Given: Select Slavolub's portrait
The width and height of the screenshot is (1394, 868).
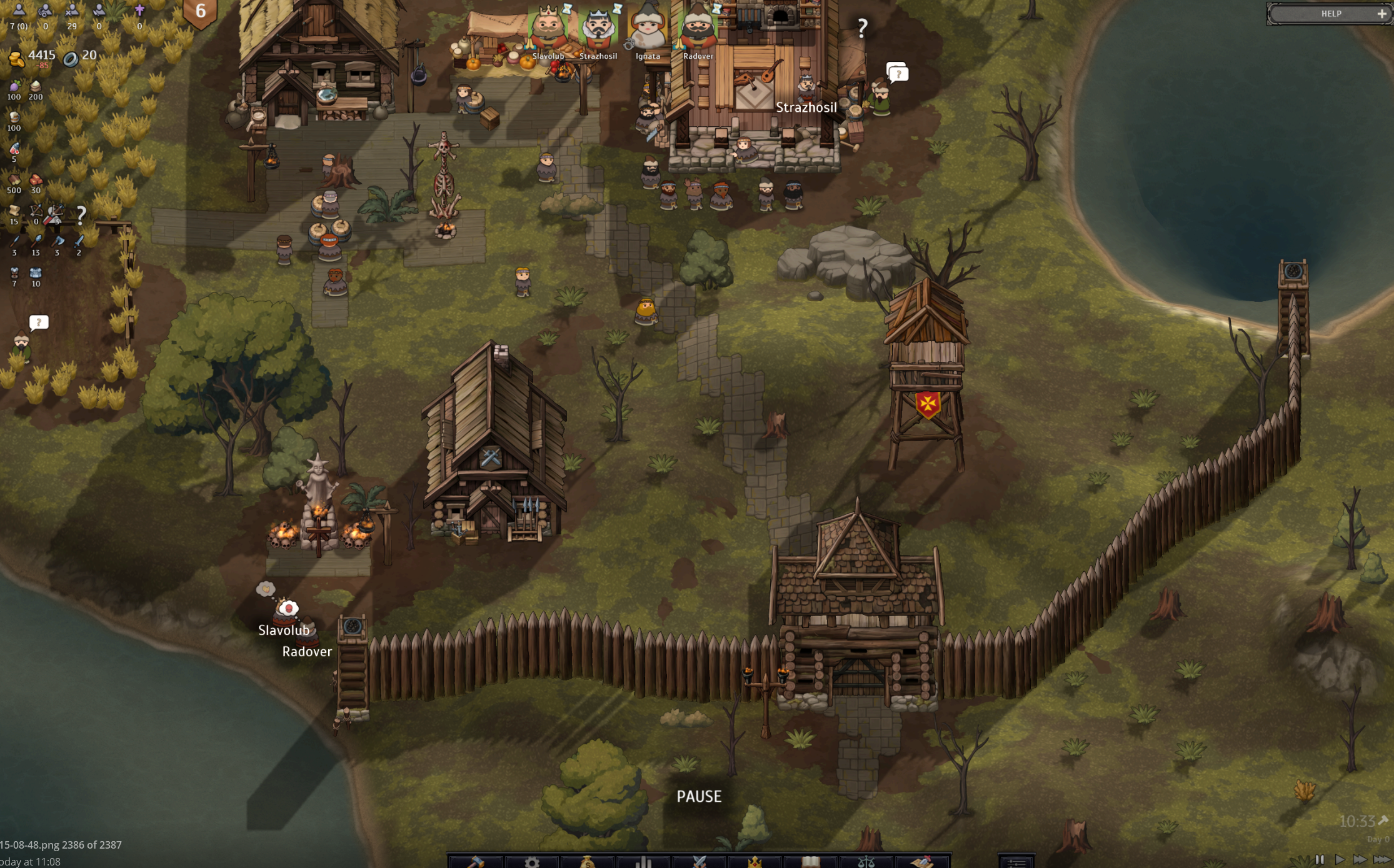Looking at the screenshot, I should coord(548,27).
